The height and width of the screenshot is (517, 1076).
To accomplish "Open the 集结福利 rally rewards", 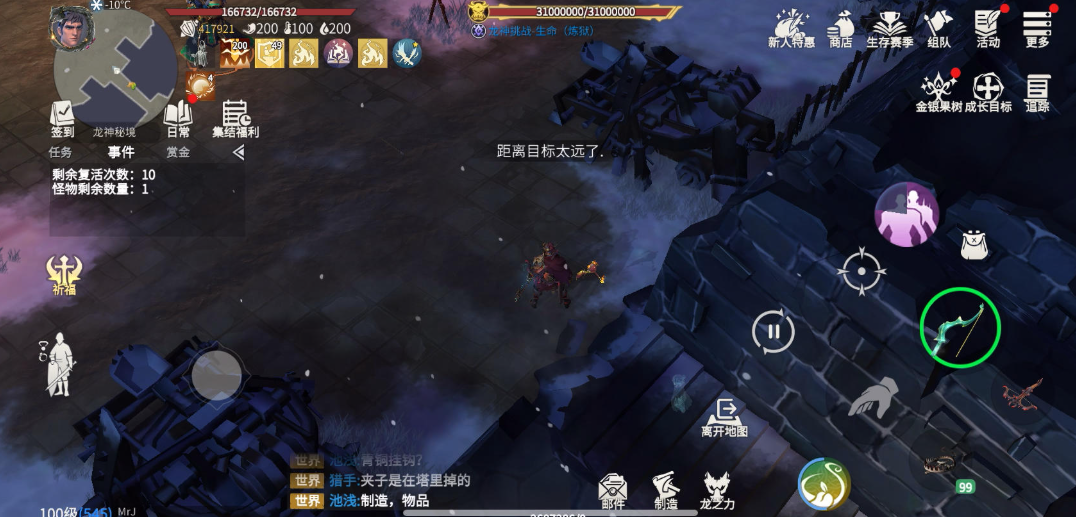I will pos(235,117).
